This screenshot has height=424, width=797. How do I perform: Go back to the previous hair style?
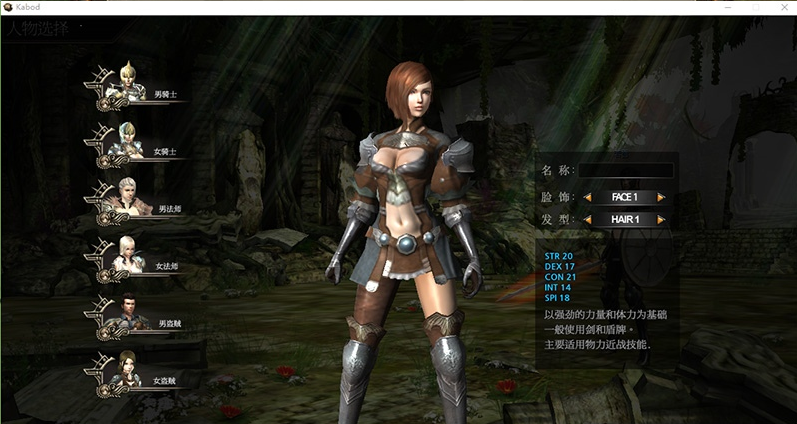[588, 219]
